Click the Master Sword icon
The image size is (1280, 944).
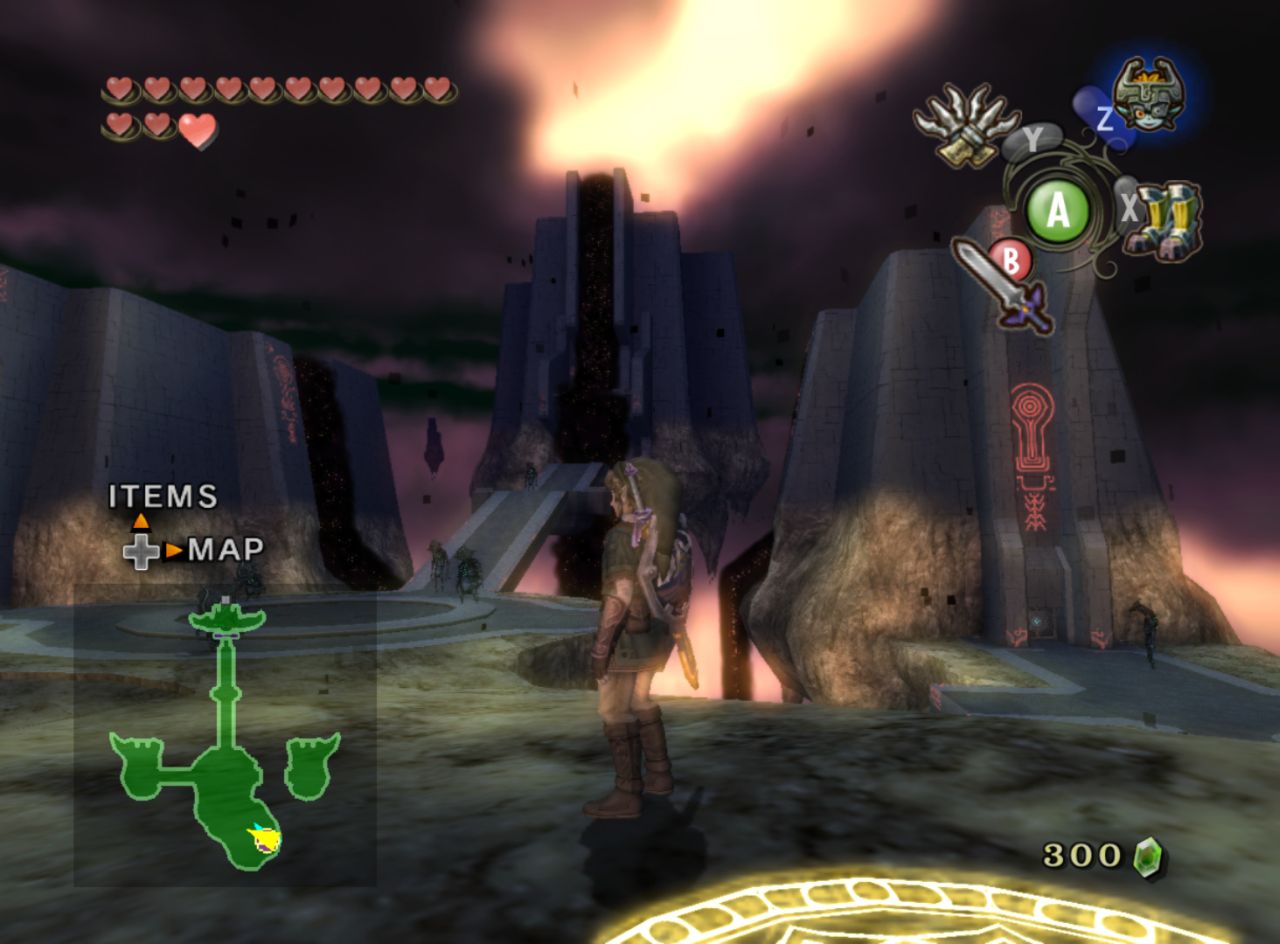point(1002,284)
